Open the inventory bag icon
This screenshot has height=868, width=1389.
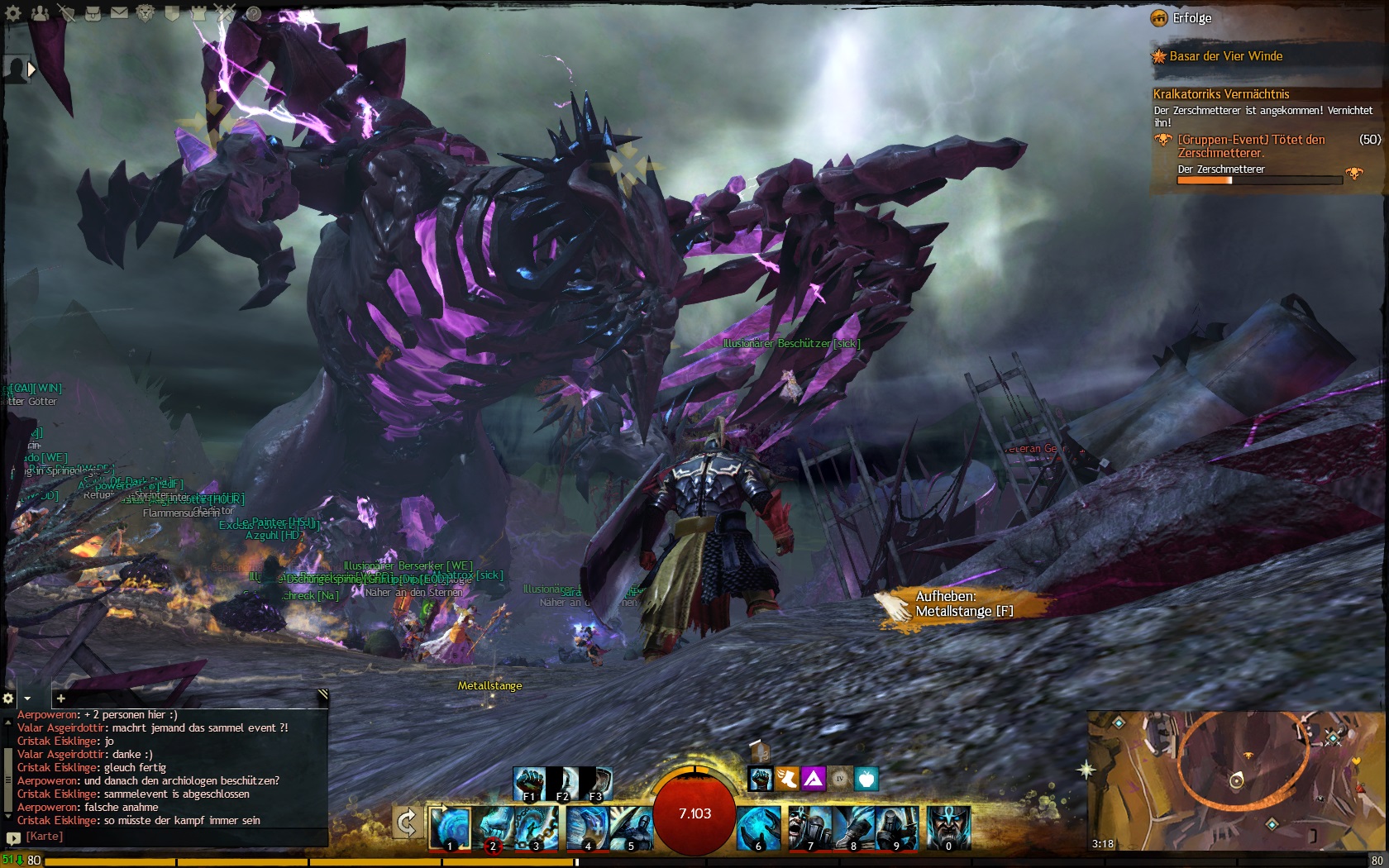(x=93, y=12)
